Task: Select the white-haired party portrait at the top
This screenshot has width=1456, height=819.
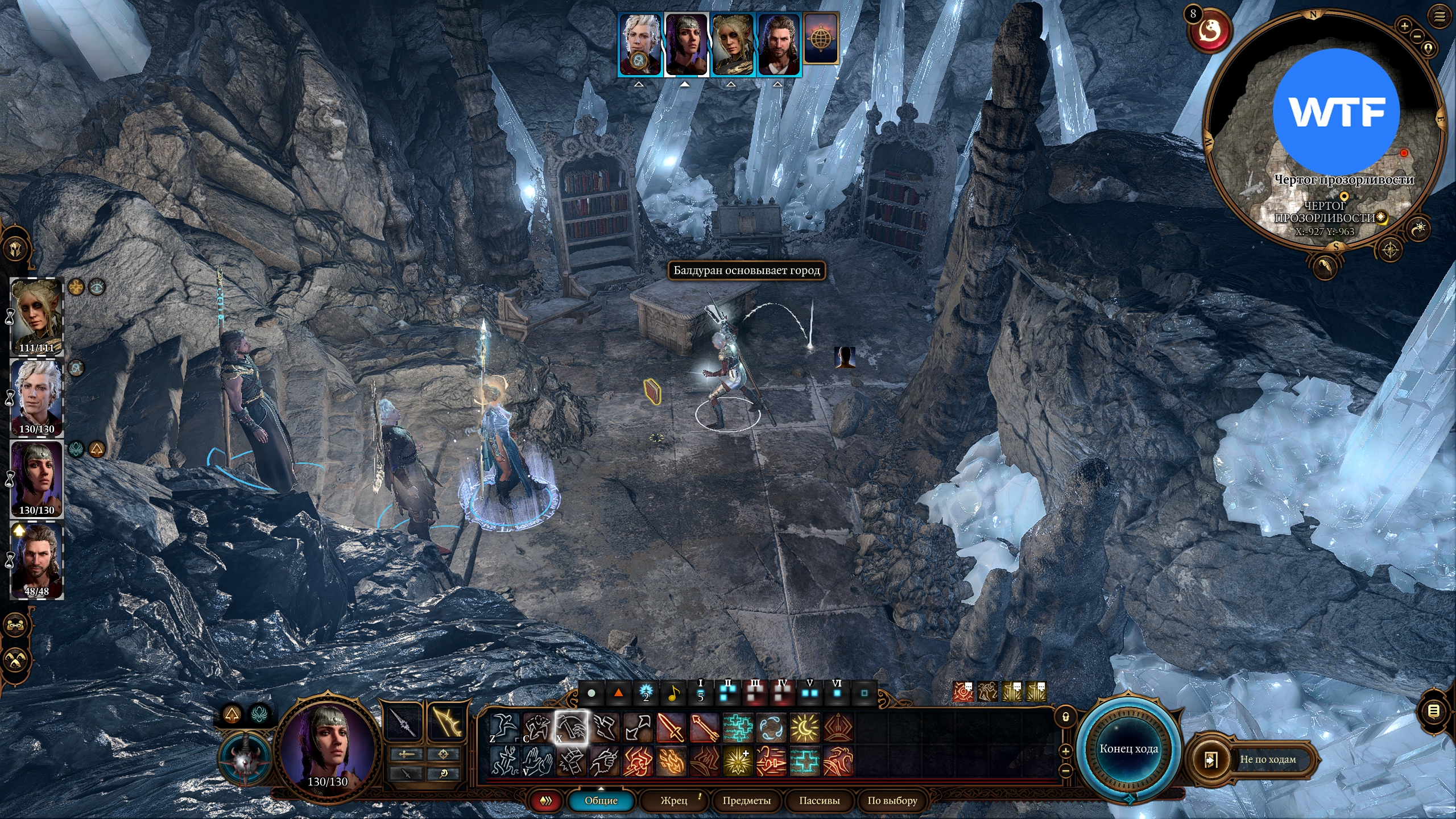Action: pyautogui.click(x=640, y=44)
